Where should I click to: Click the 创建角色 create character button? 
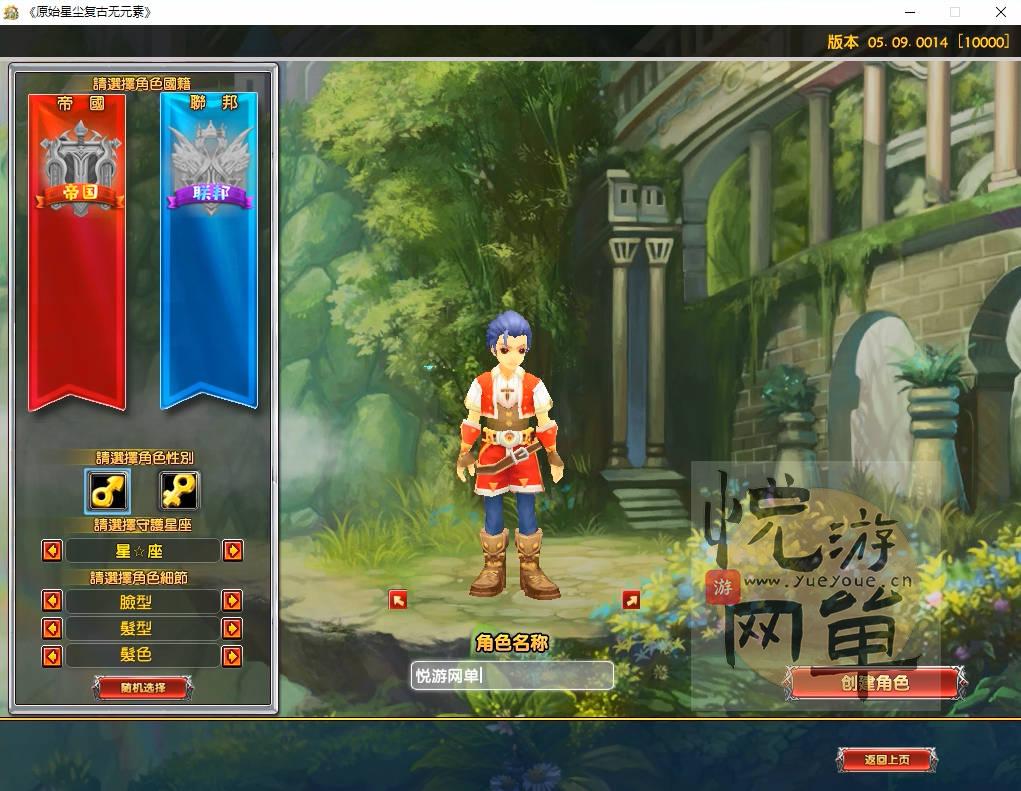point(875,683)
